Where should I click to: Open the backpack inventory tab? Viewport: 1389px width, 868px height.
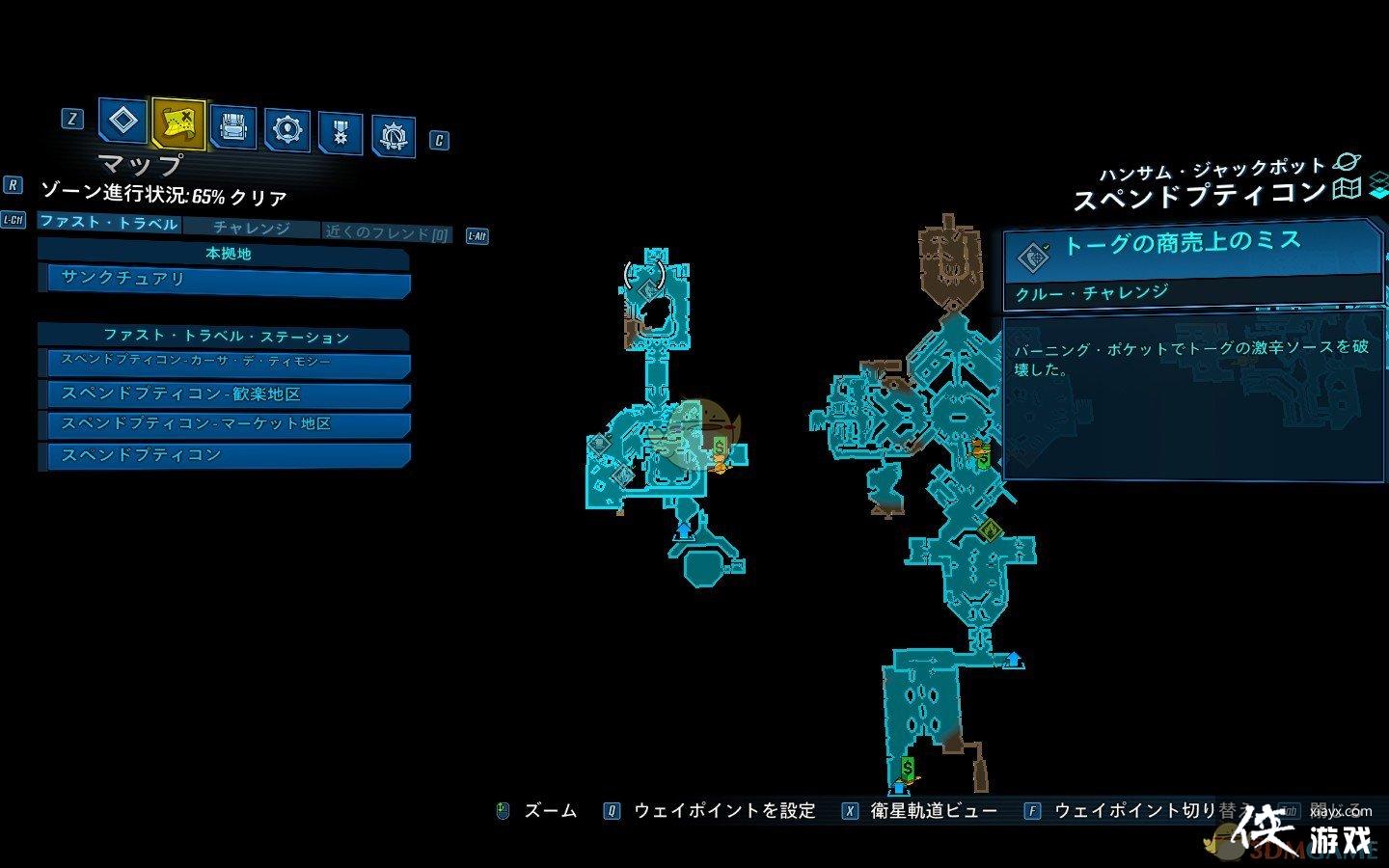click(x=232, y=127)
